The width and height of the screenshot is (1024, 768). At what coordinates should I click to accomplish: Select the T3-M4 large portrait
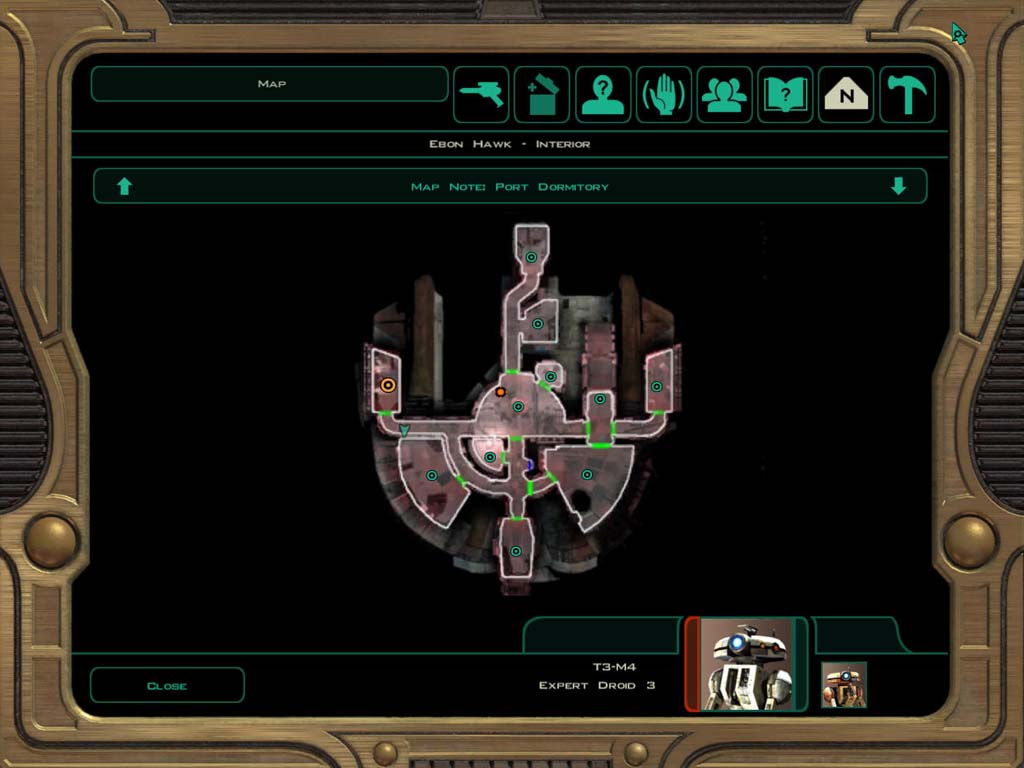click(x=746, y=664)
